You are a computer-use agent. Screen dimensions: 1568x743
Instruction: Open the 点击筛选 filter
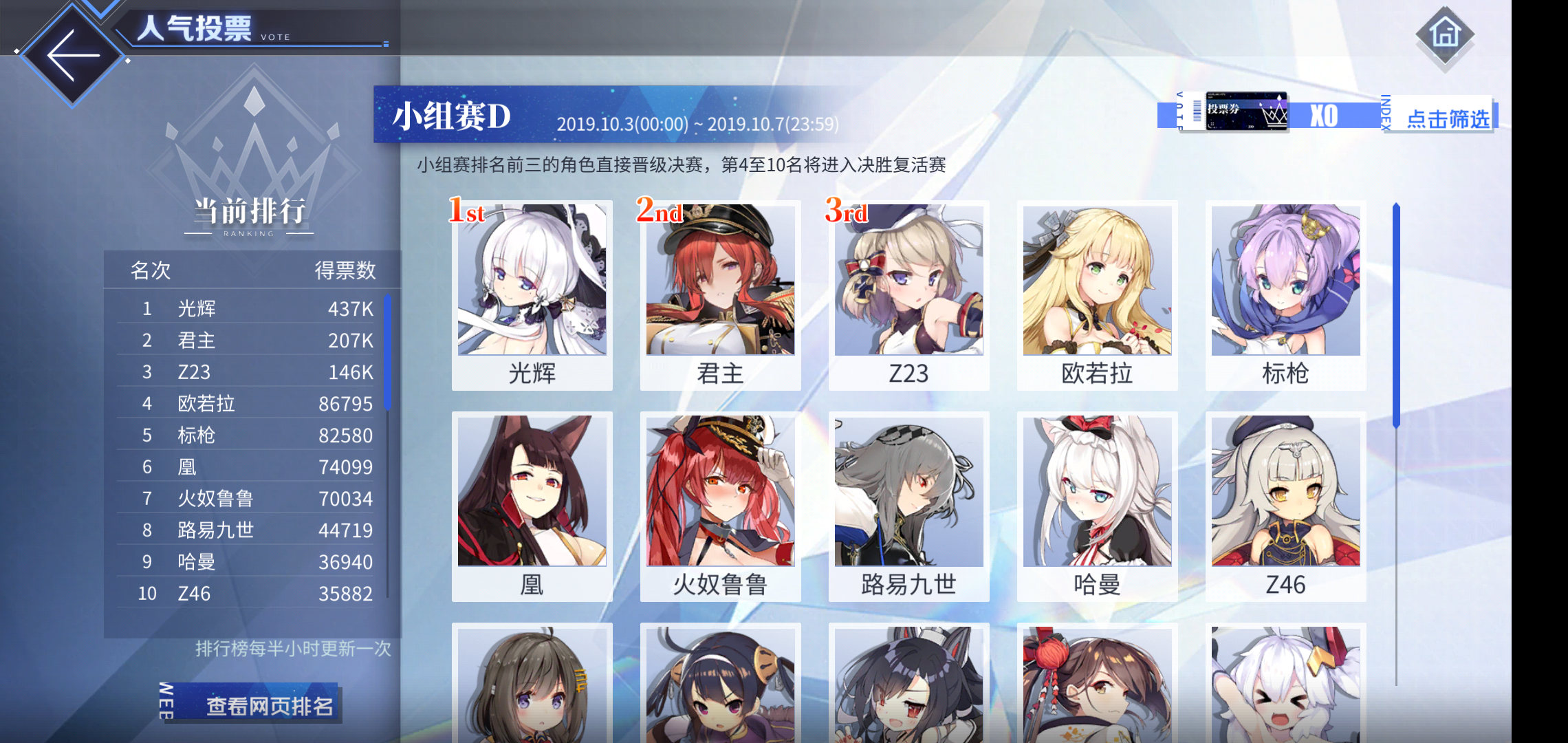coord(1447,118)
